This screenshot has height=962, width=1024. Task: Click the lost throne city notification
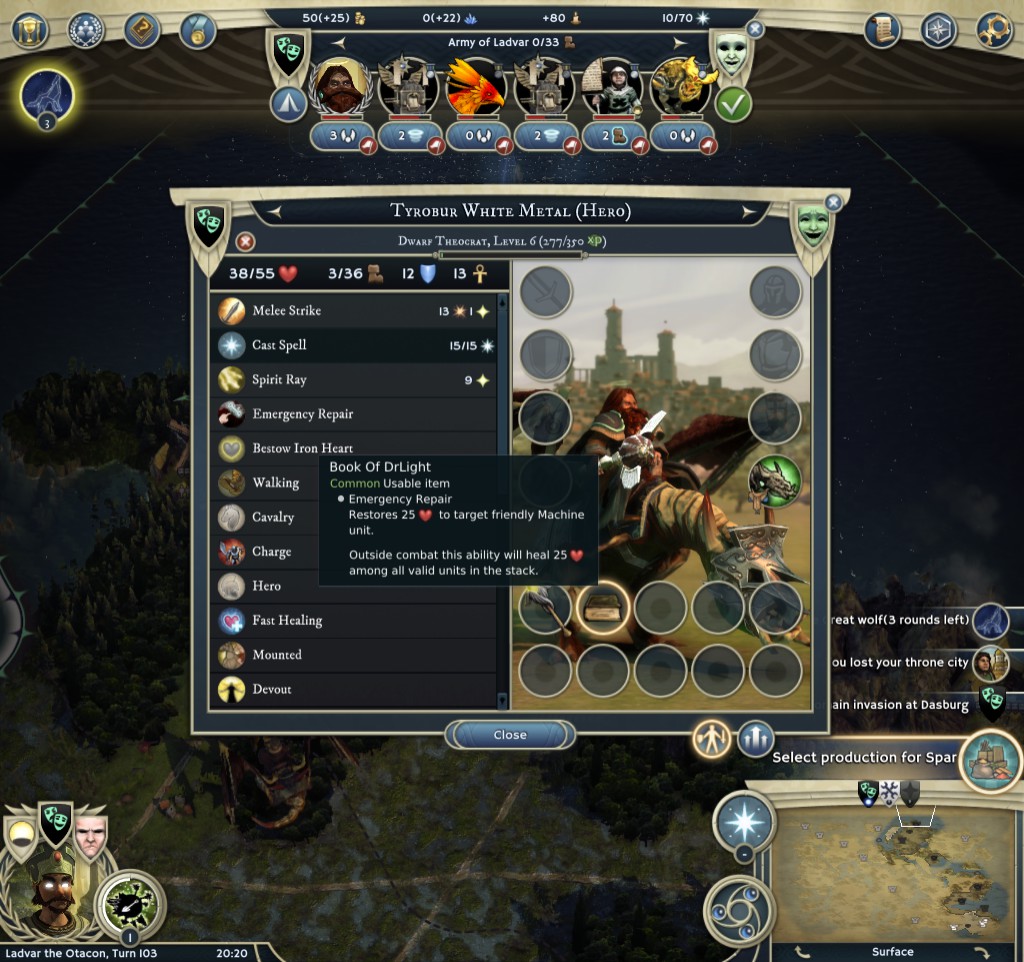pos(990,663)
